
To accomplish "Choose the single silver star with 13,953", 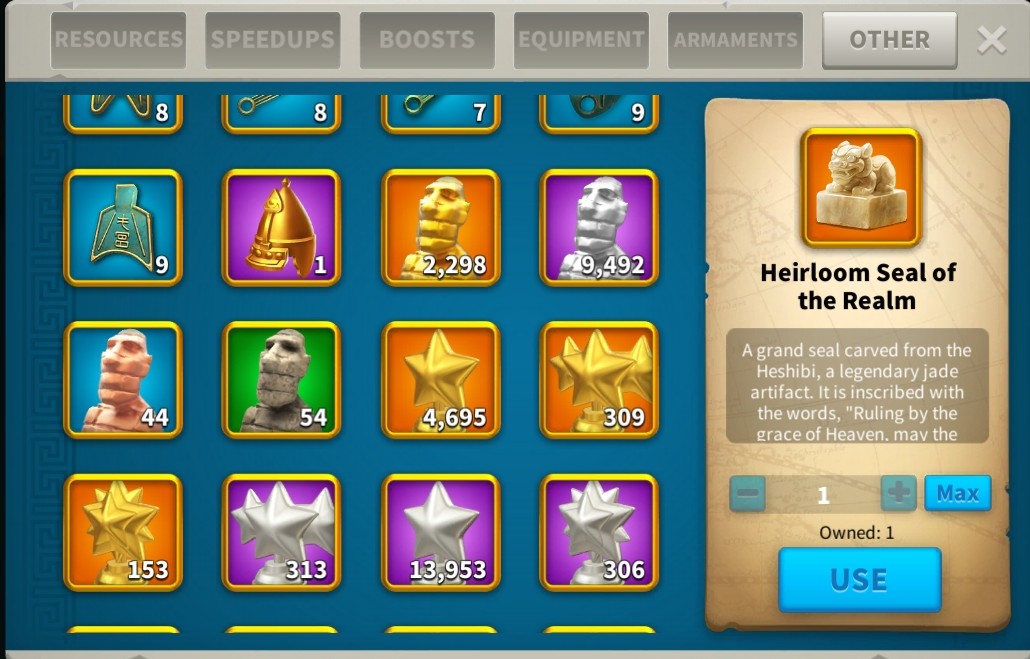I will coord(441,532).
